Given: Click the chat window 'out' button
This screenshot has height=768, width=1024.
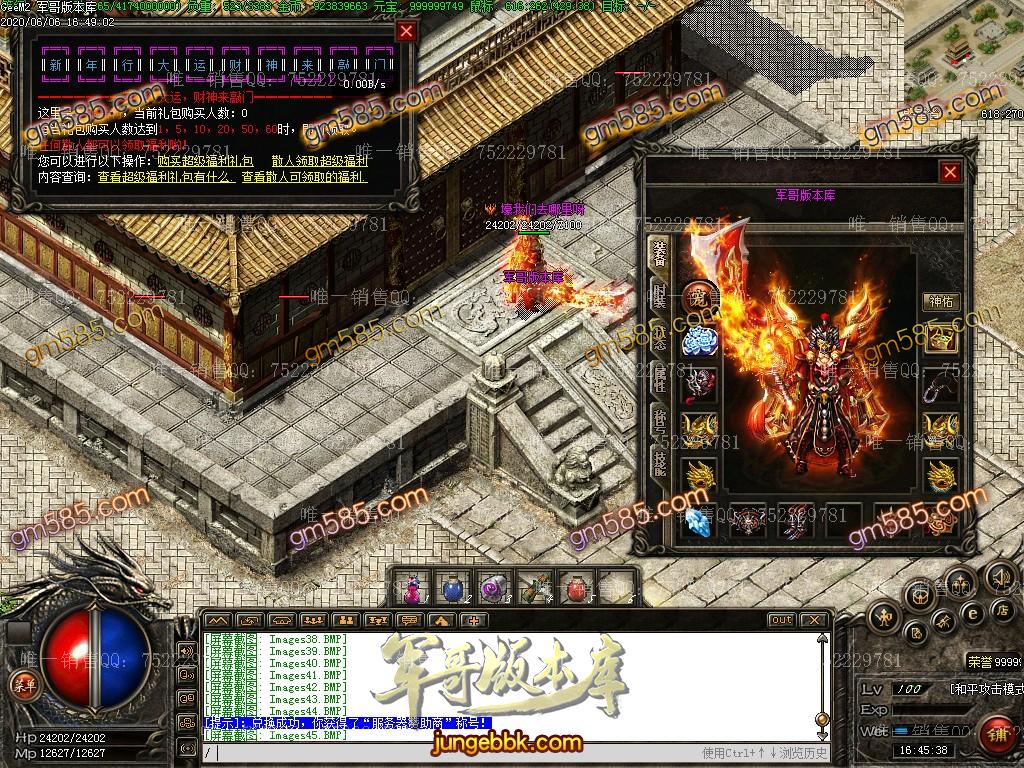Looking at the screenshot, I should click(x=782, y=620).
